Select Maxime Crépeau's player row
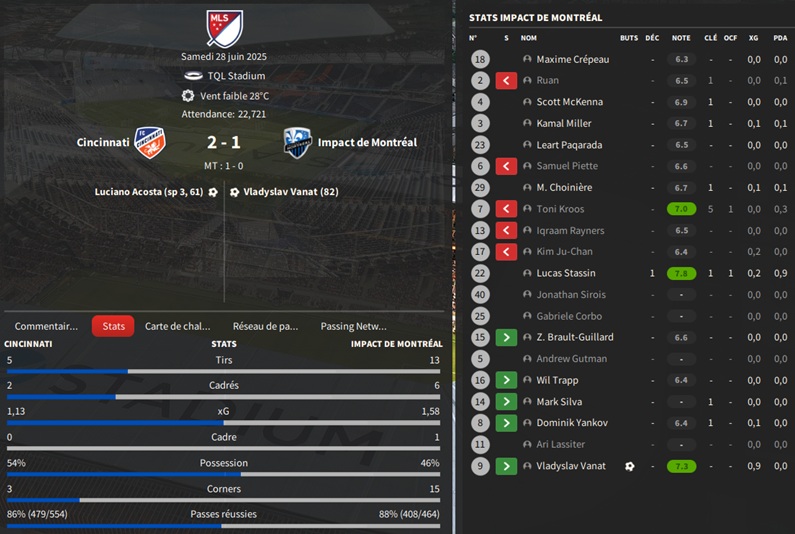Screen dimensions: 795x534 tap(572, 59)
